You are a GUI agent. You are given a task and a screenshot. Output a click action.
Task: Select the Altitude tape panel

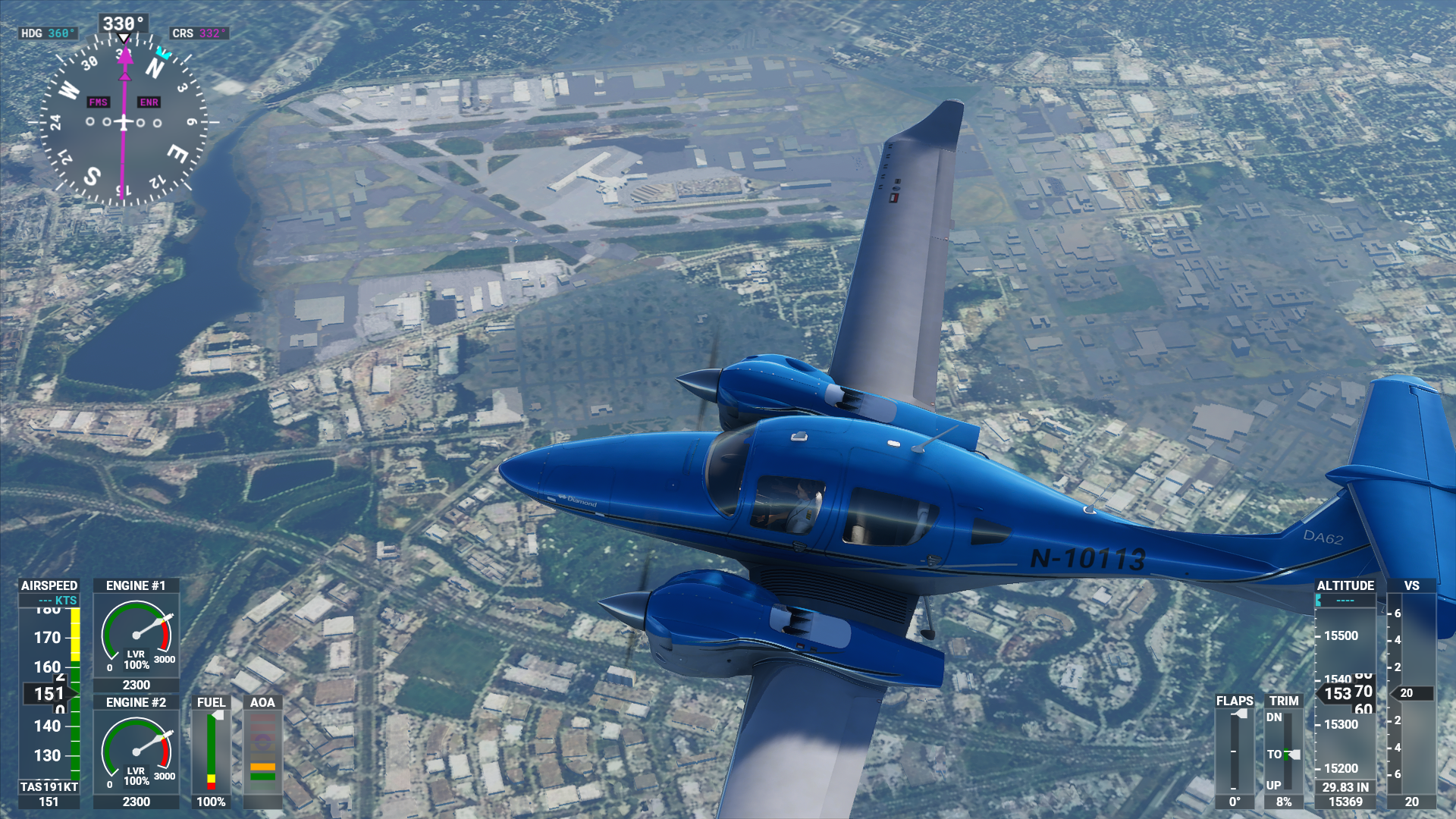(1345, 693)
